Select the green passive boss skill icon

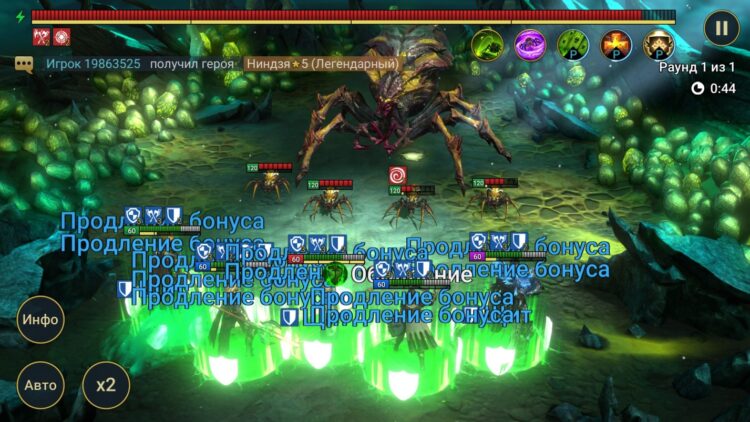(x=573, y=44)
